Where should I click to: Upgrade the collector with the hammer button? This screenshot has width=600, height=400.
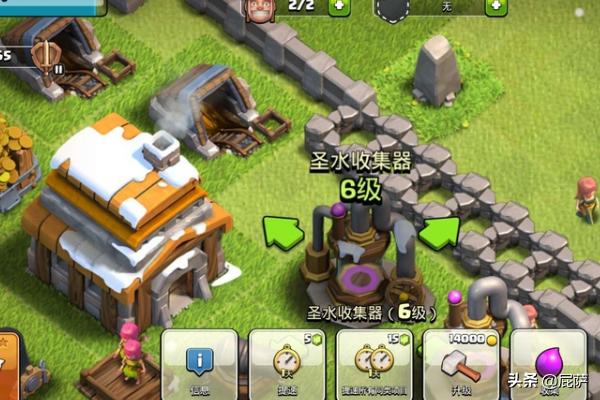[x=462, y=365]
